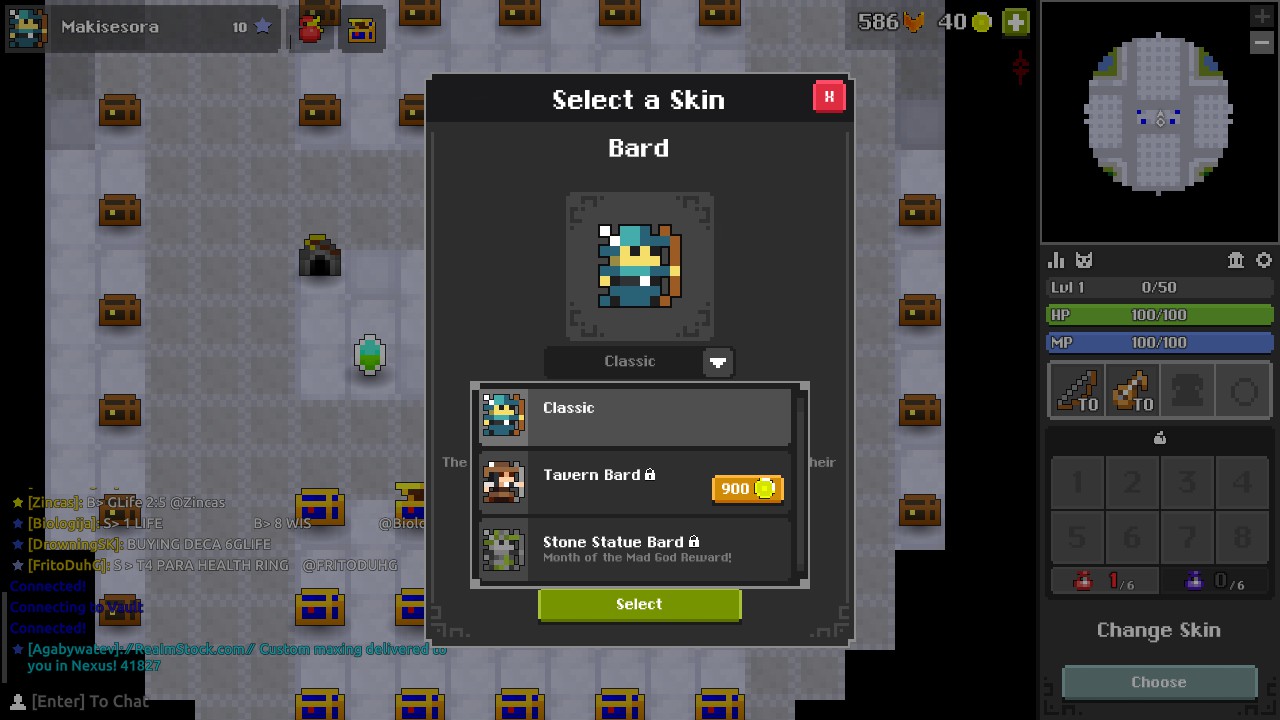
Task: Click the bar graph stats icon
Action: [x=1056, y=260]
